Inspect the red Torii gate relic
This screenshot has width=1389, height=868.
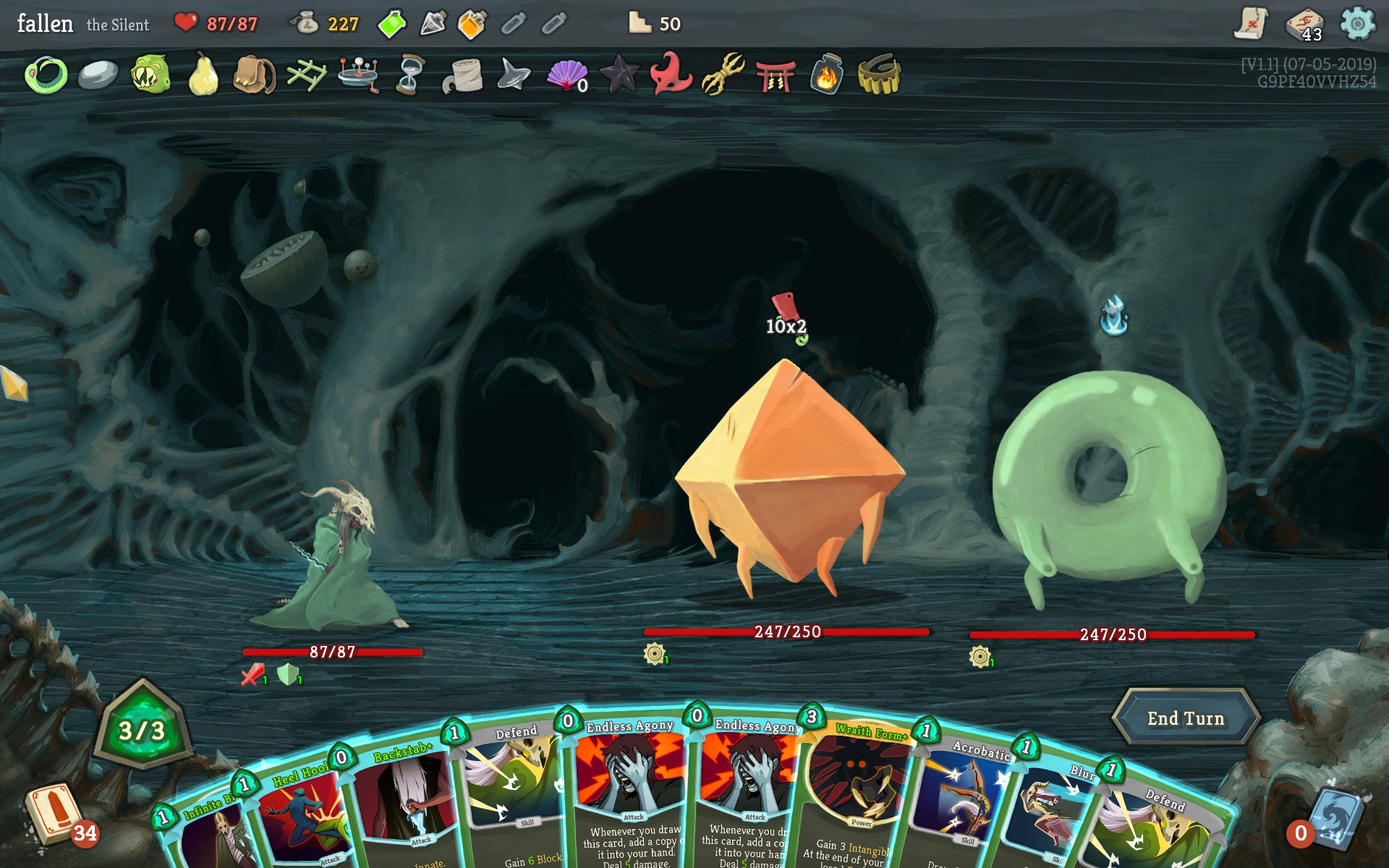(x=775, y=75)
